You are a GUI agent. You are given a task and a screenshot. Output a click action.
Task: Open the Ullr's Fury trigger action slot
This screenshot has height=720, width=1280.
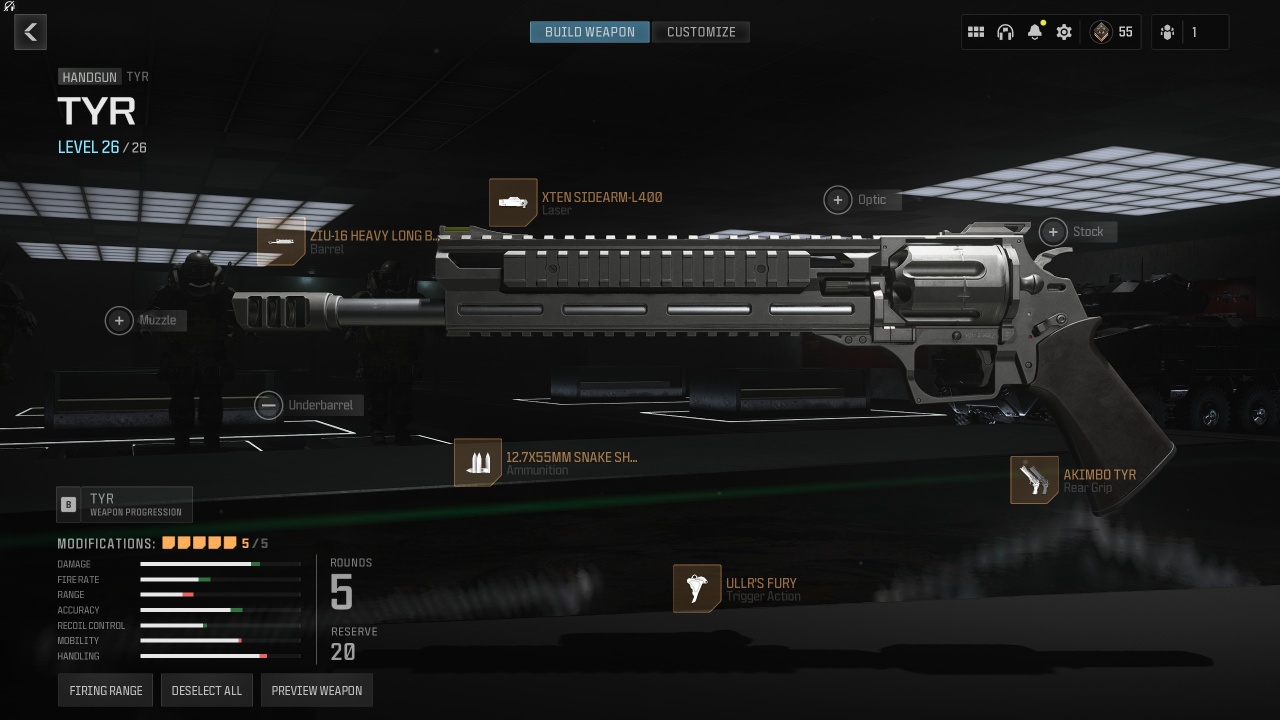697,588
